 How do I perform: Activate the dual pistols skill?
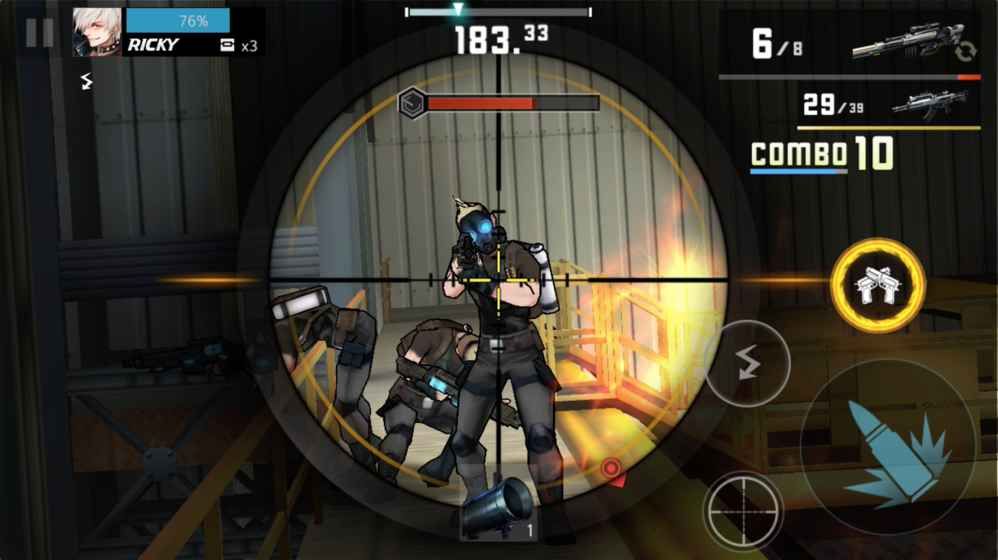coord(877,284)
